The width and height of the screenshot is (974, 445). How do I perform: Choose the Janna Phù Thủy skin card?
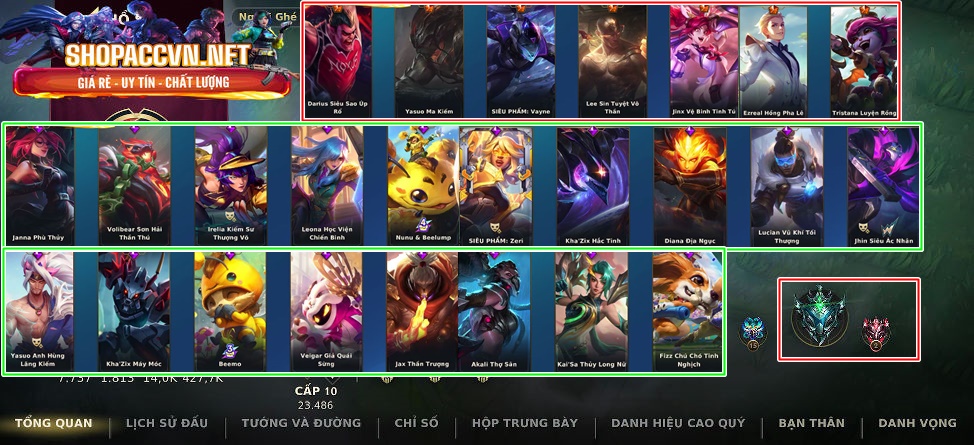pyautogui.click(x=40, y=187)
